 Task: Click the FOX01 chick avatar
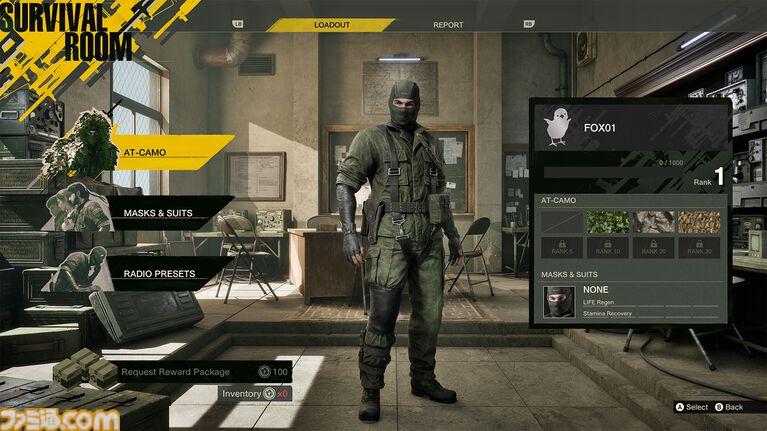coord(559,128)
